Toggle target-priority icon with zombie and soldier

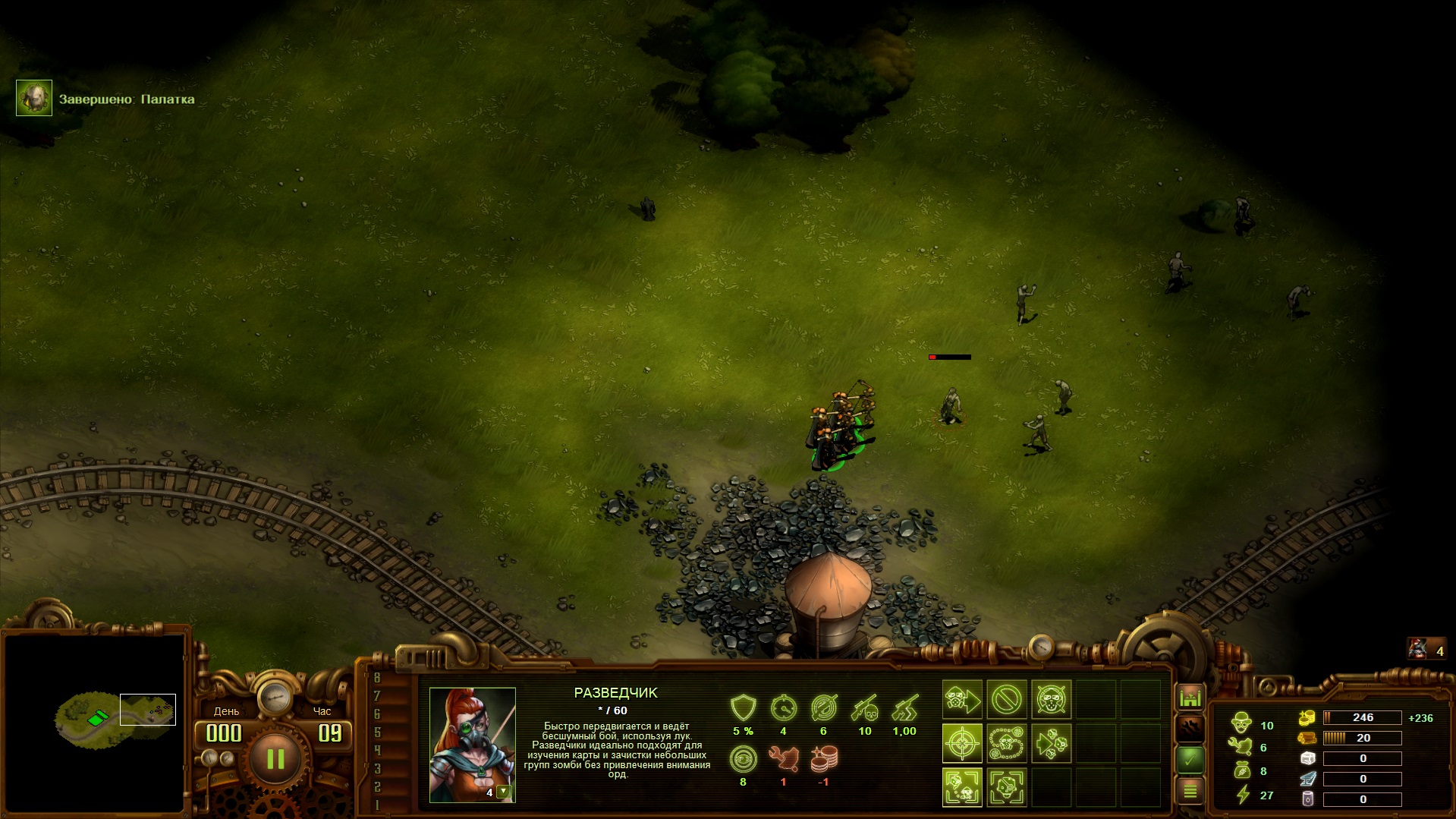click(x=962, y=787)
